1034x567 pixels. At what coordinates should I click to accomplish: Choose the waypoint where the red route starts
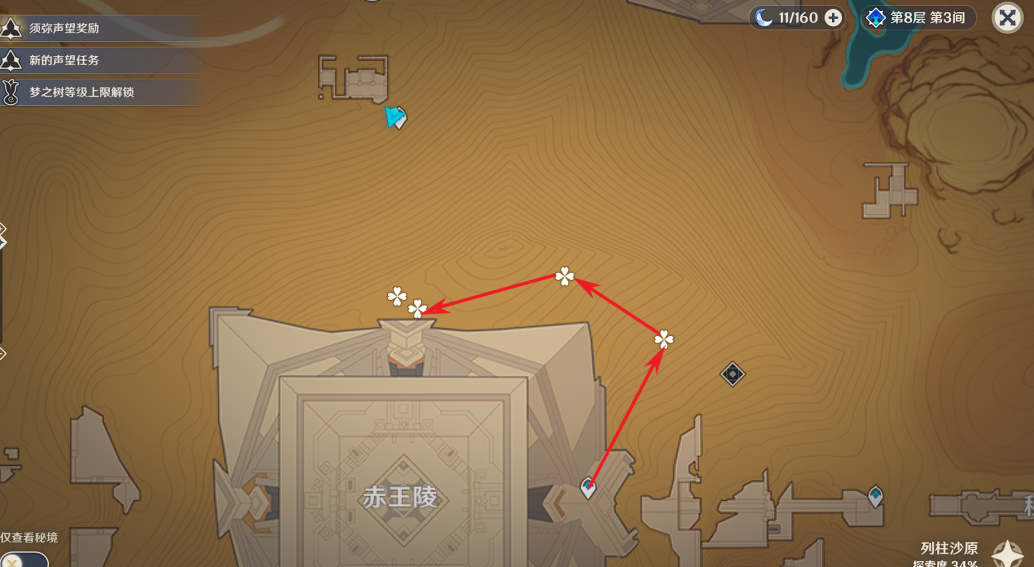(588, 488)
